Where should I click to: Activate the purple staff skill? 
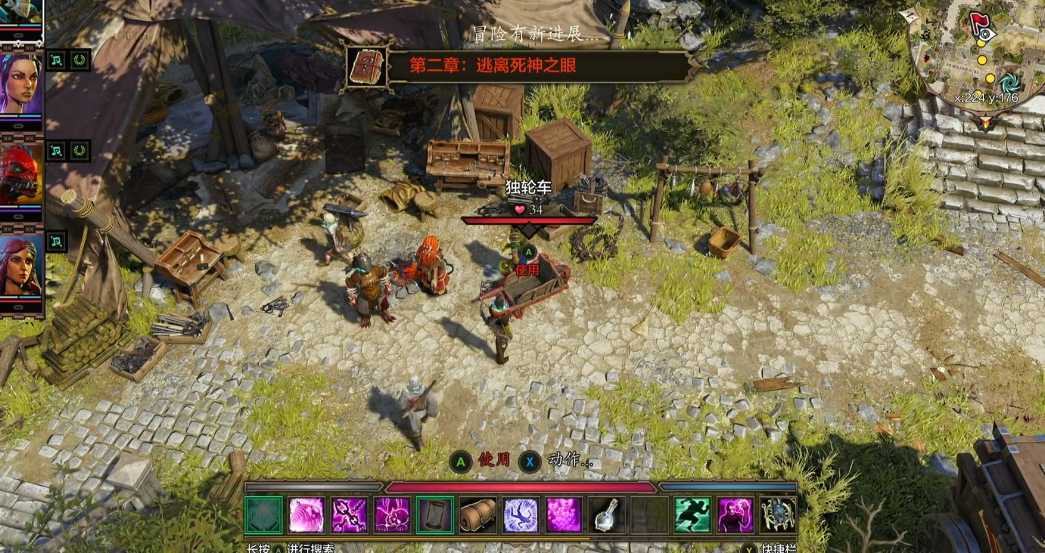[349, 515]
